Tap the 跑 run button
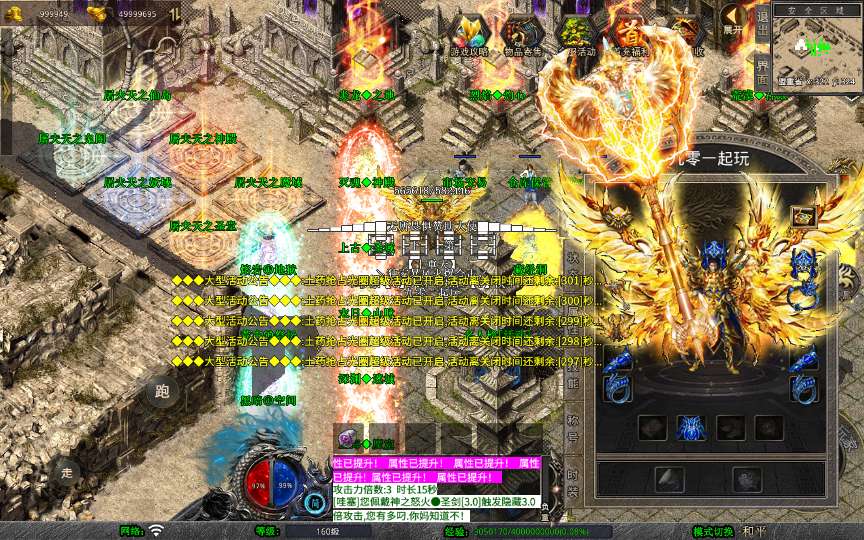Screen dimensions: 864x540 [163, 392]
